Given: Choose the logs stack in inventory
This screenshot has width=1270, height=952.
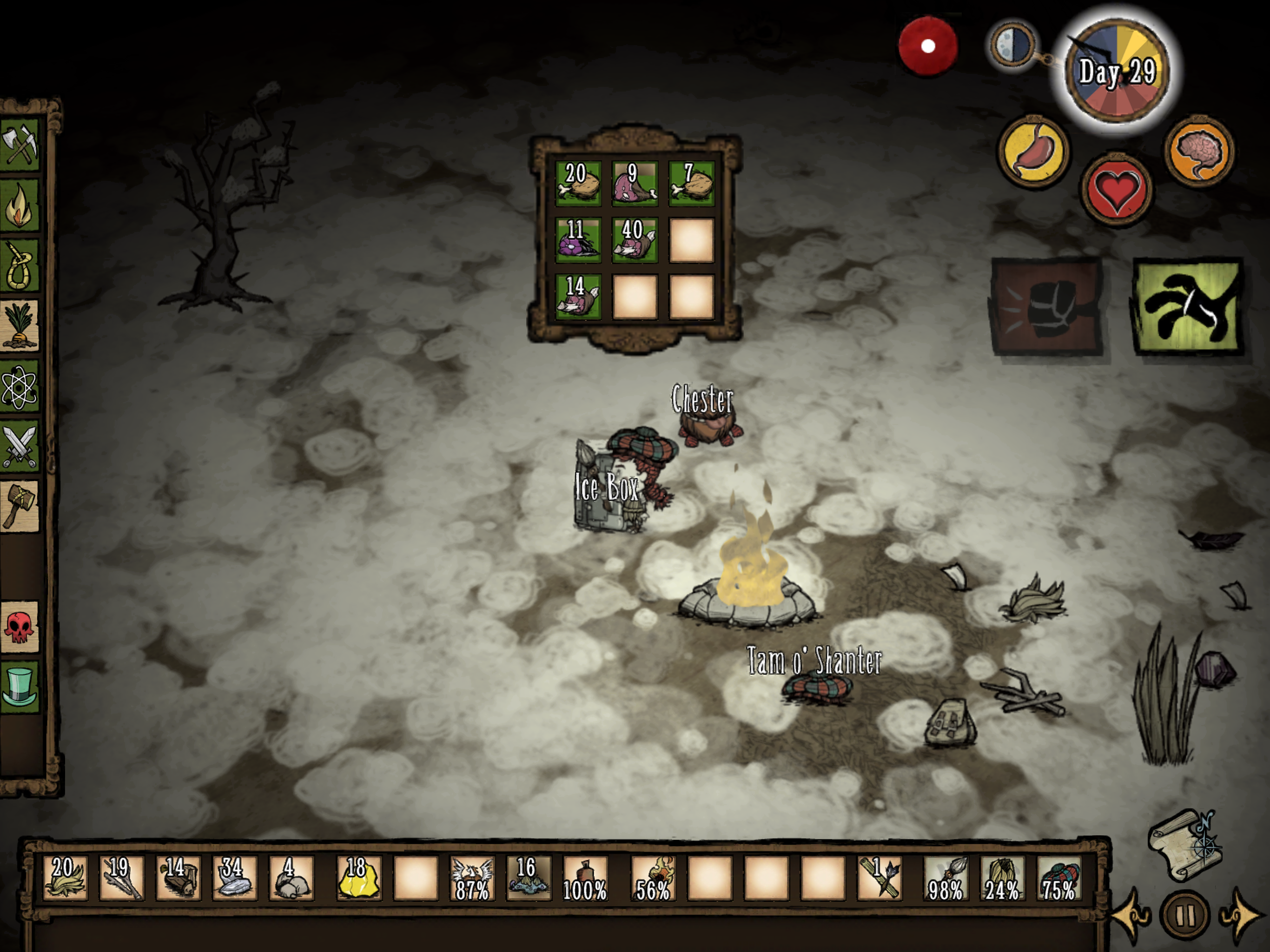Looking at the screenshot, I should tap(178, 878).
